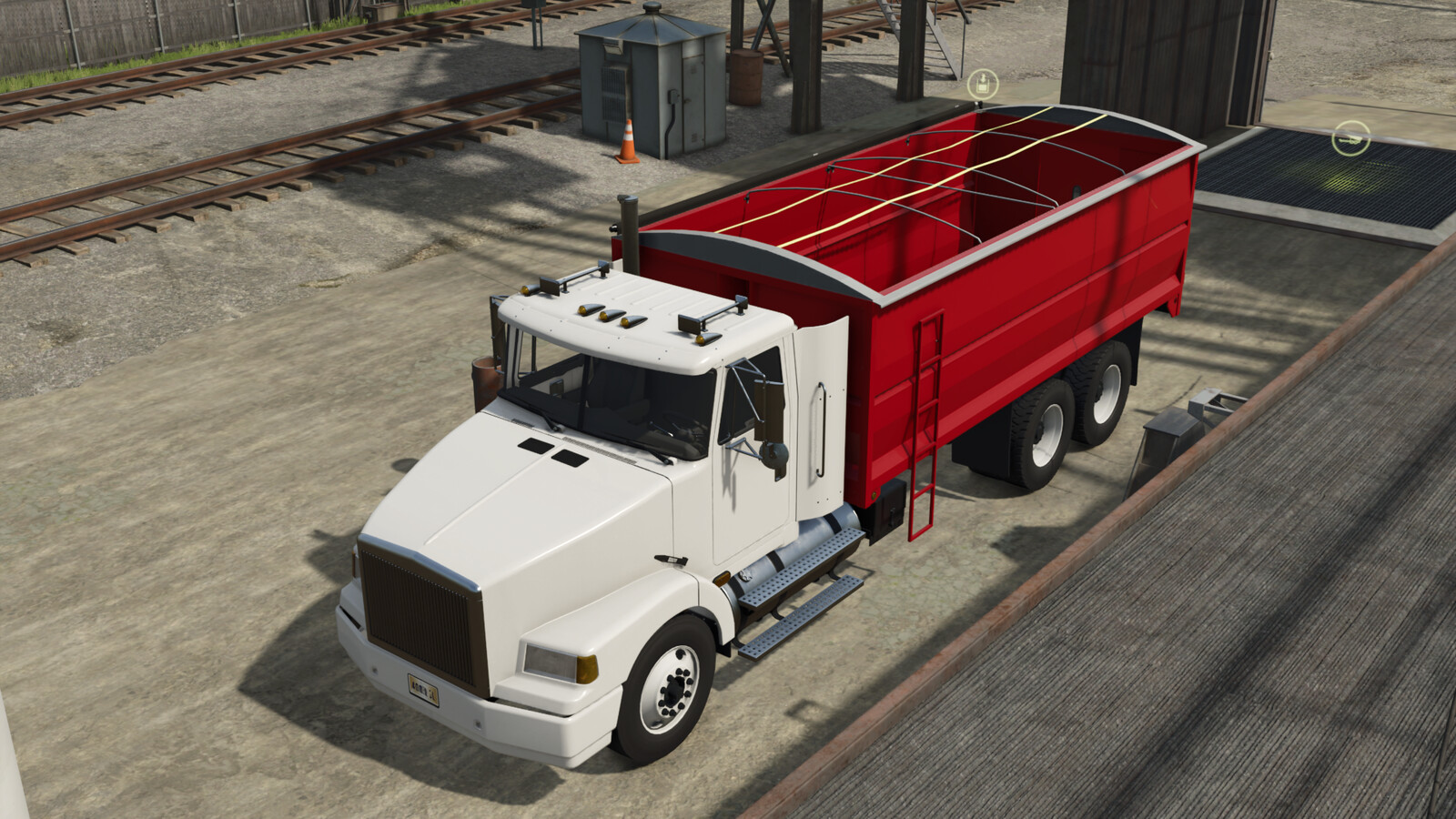Click the truck silhouette inside the circular marker
Image resolution: width=1456 pixels, height=819 pixels.
1350,139
